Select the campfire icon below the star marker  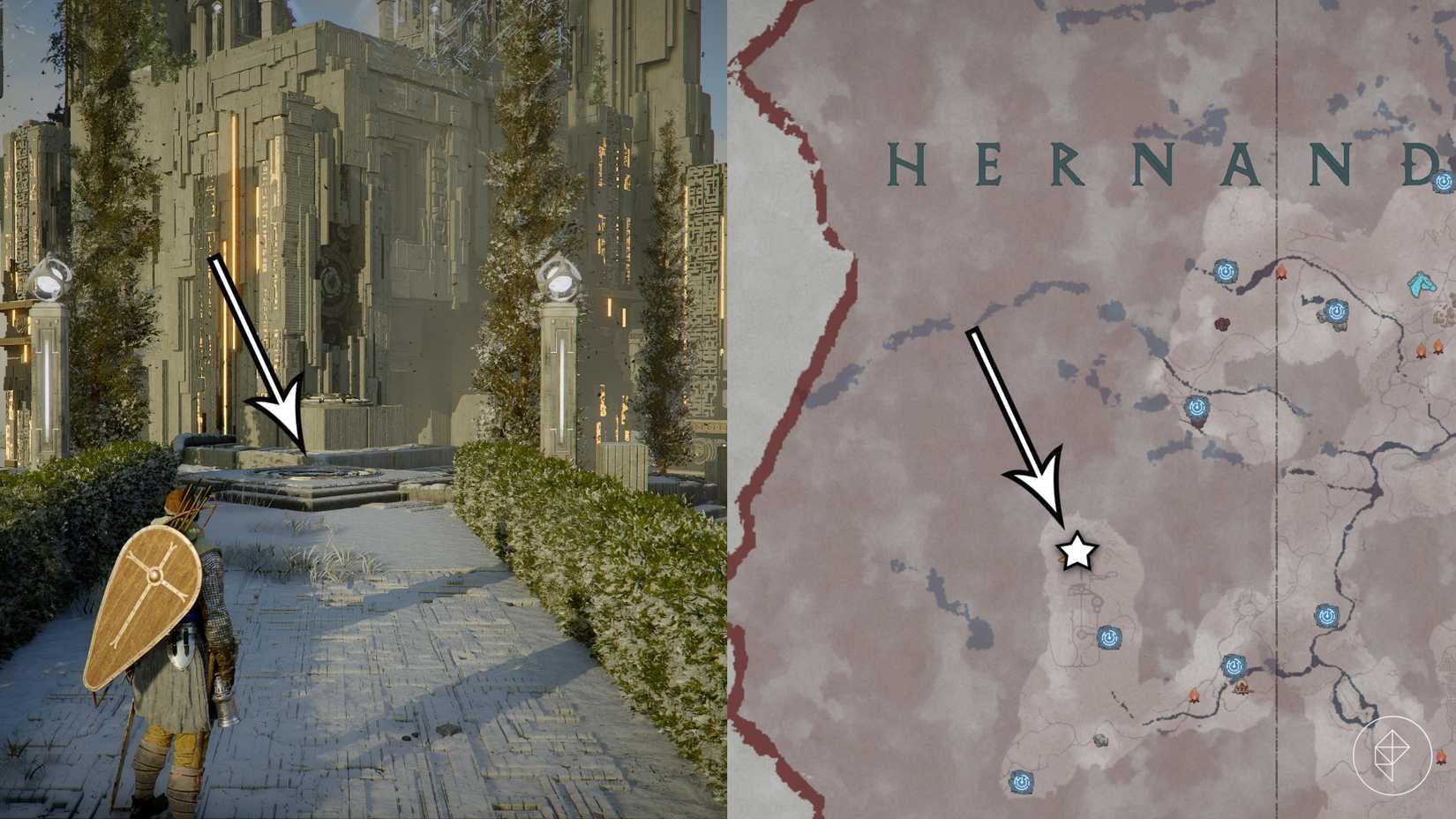[1194, 695]
